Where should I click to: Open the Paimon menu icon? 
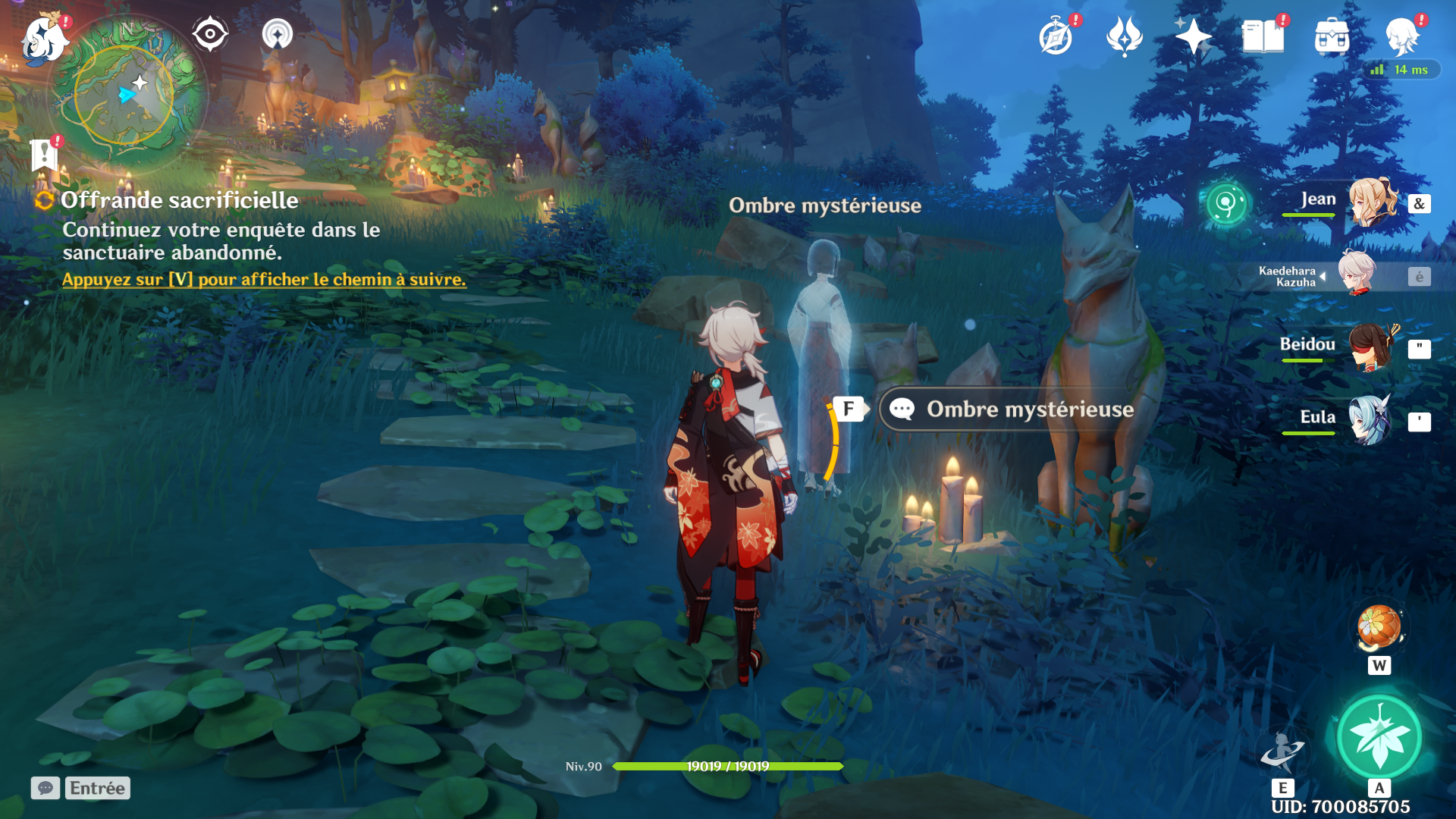coord(43,39)
